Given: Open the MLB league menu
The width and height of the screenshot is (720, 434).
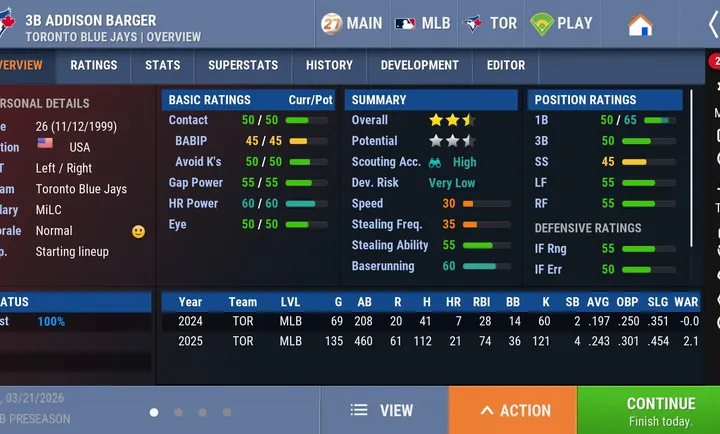Looking at the screenshot, I should (x=423, y=23).
